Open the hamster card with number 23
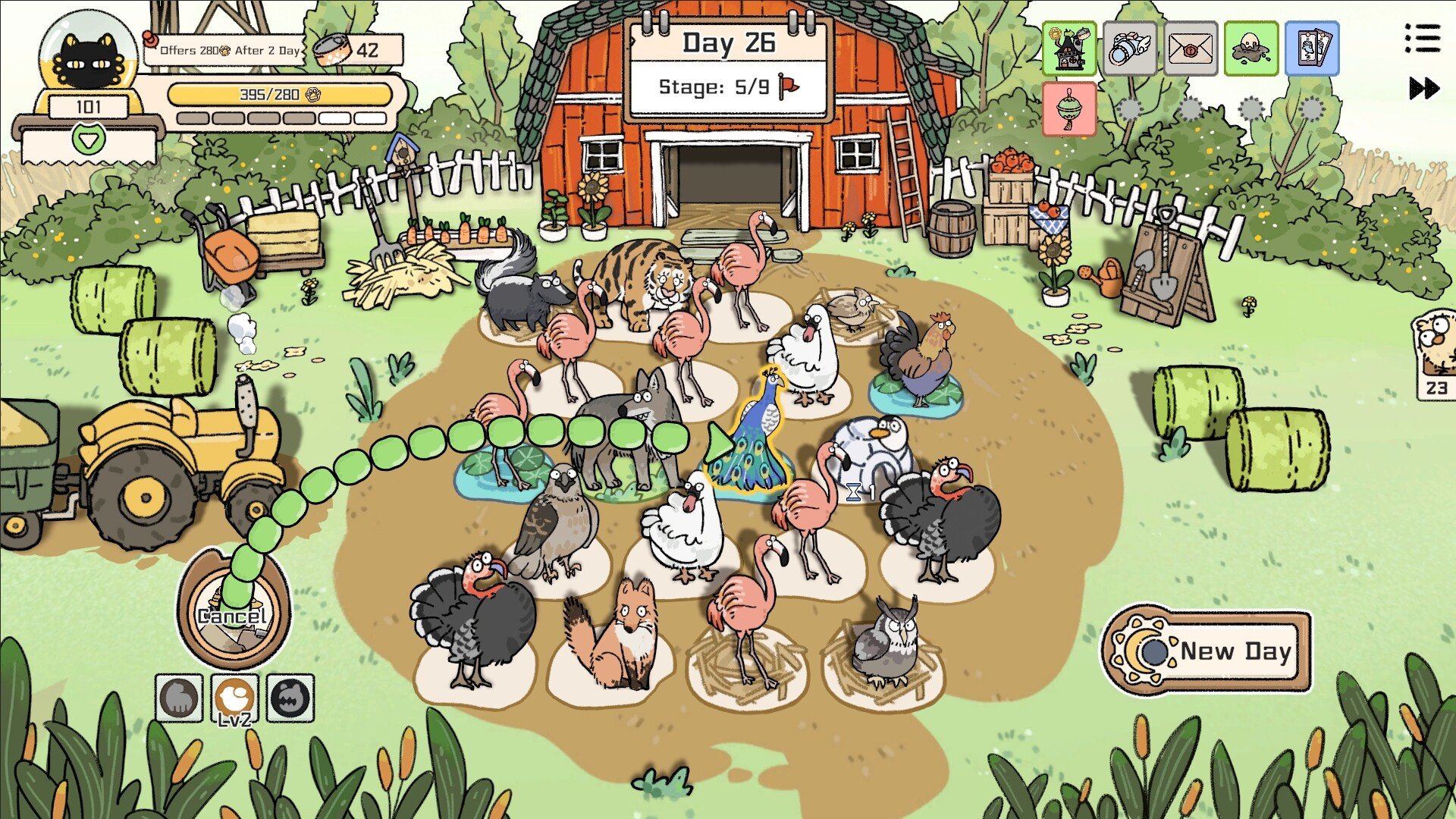1456x819 pixels. pos(1436,353)
